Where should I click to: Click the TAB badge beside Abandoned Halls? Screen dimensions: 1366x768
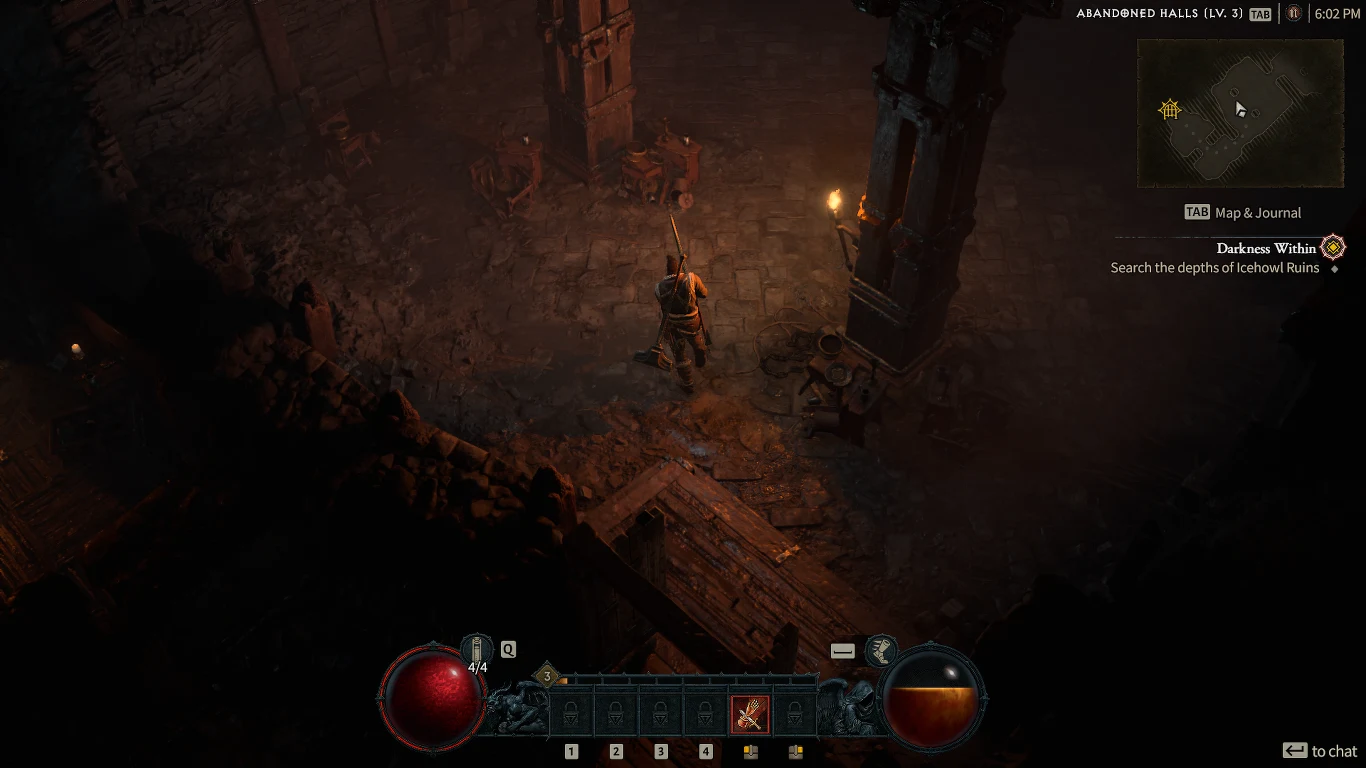1260,14
